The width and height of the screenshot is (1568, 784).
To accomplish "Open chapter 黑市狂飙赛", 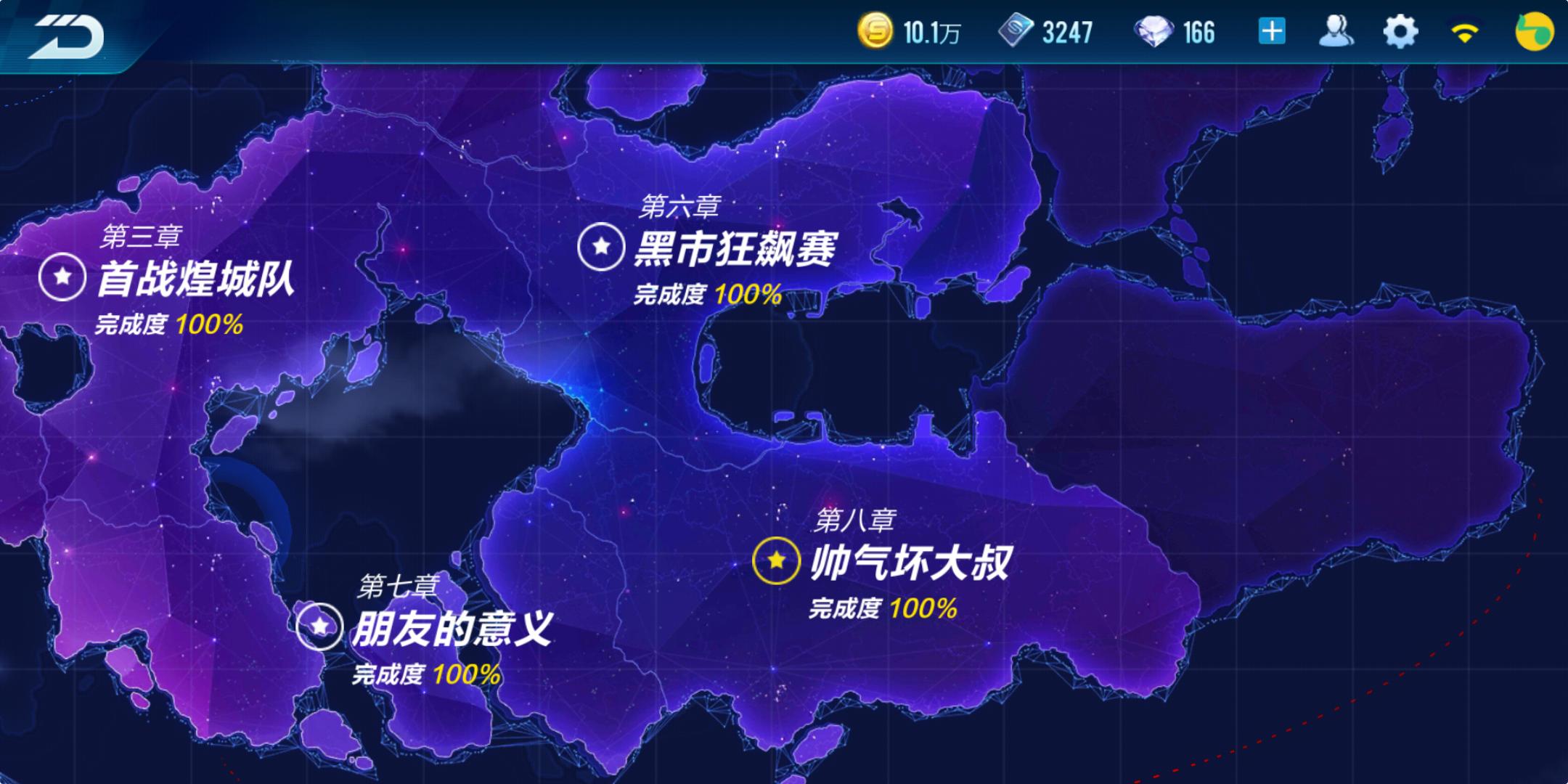I will tap(739, 249).
